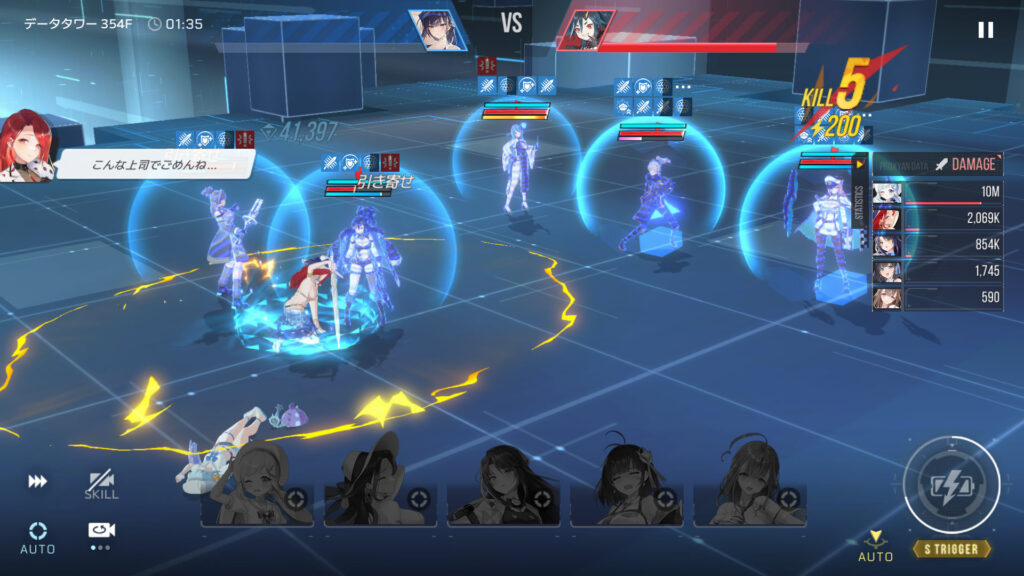Toggle fast-forward battle speed

coord(38,482)
